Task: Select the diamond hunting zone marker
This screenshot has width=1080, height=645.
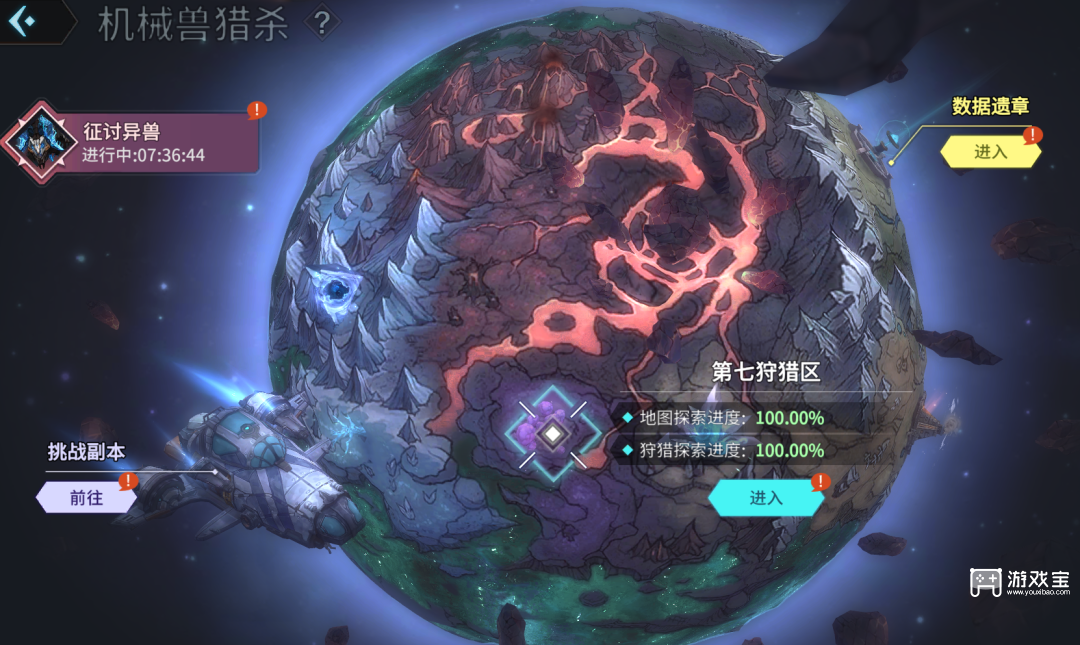Action: (552, 435)
